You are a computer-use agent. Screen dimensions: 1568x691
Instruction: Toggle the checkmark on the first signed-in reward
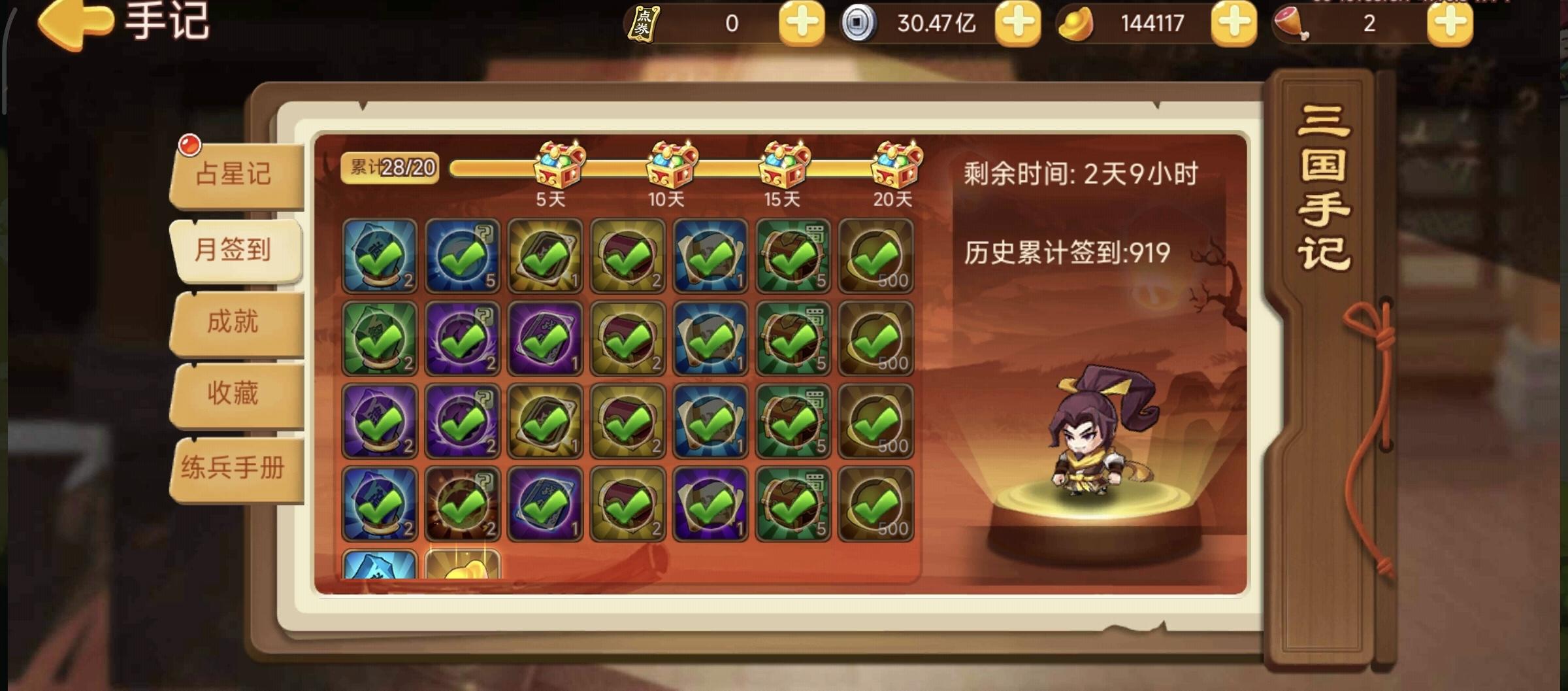pos(378,256)
